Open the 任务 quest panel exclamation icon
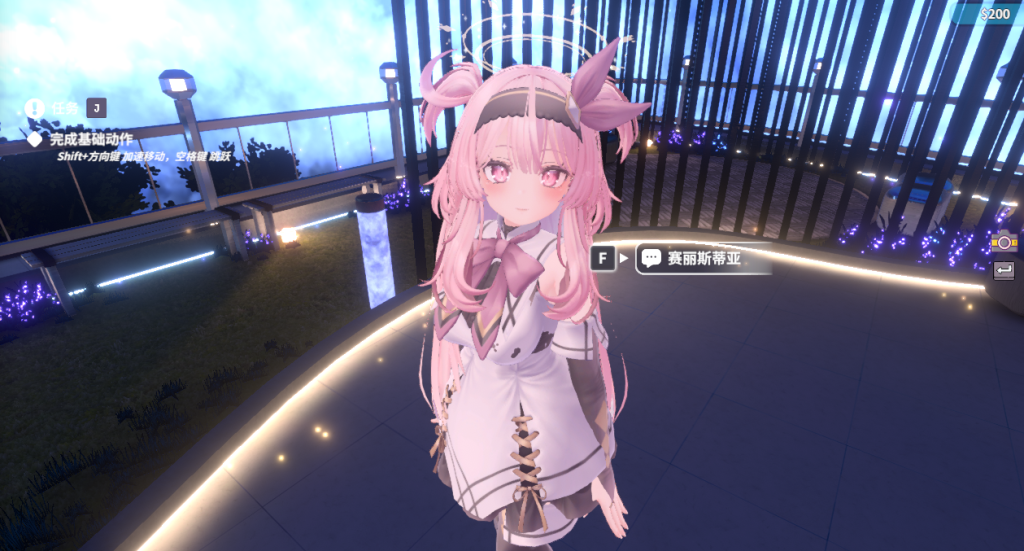 [36, 107]
